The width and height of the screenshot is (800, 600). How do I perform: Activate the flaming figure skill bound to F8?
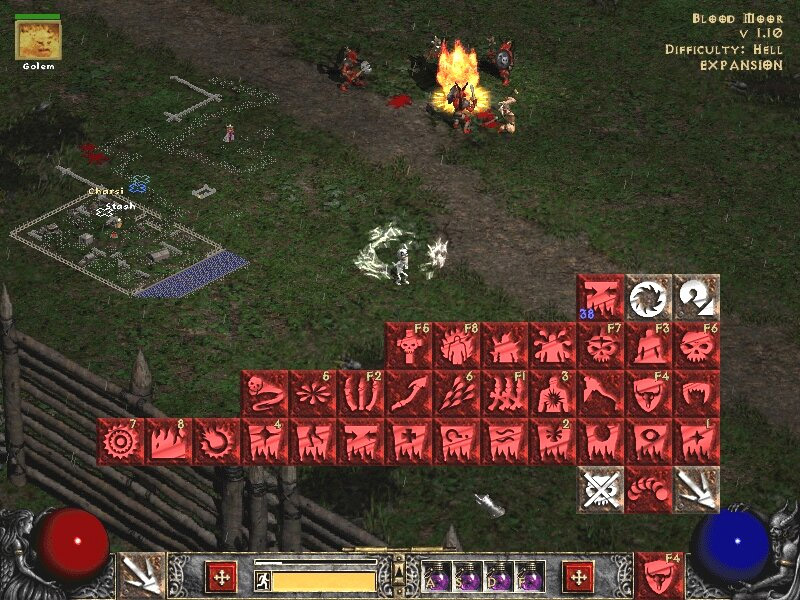(457, 345)
